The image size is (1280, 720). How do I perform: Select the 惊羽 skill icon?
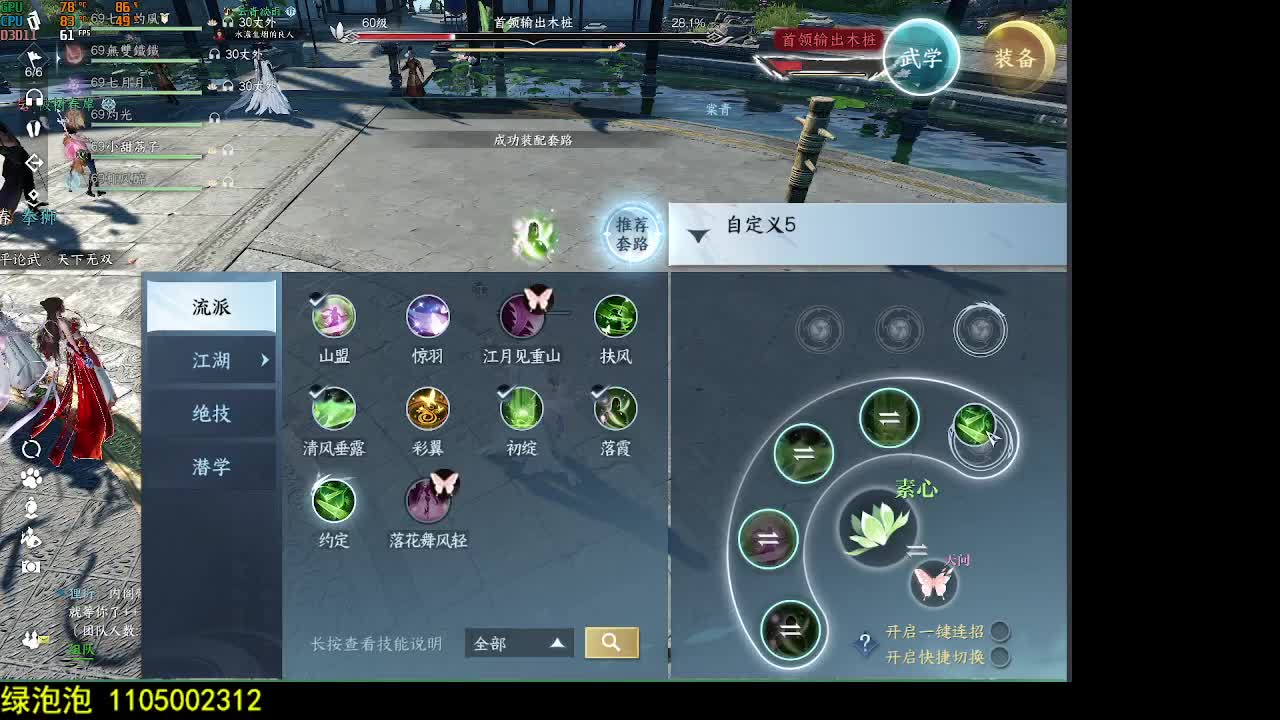pos(427,315)
